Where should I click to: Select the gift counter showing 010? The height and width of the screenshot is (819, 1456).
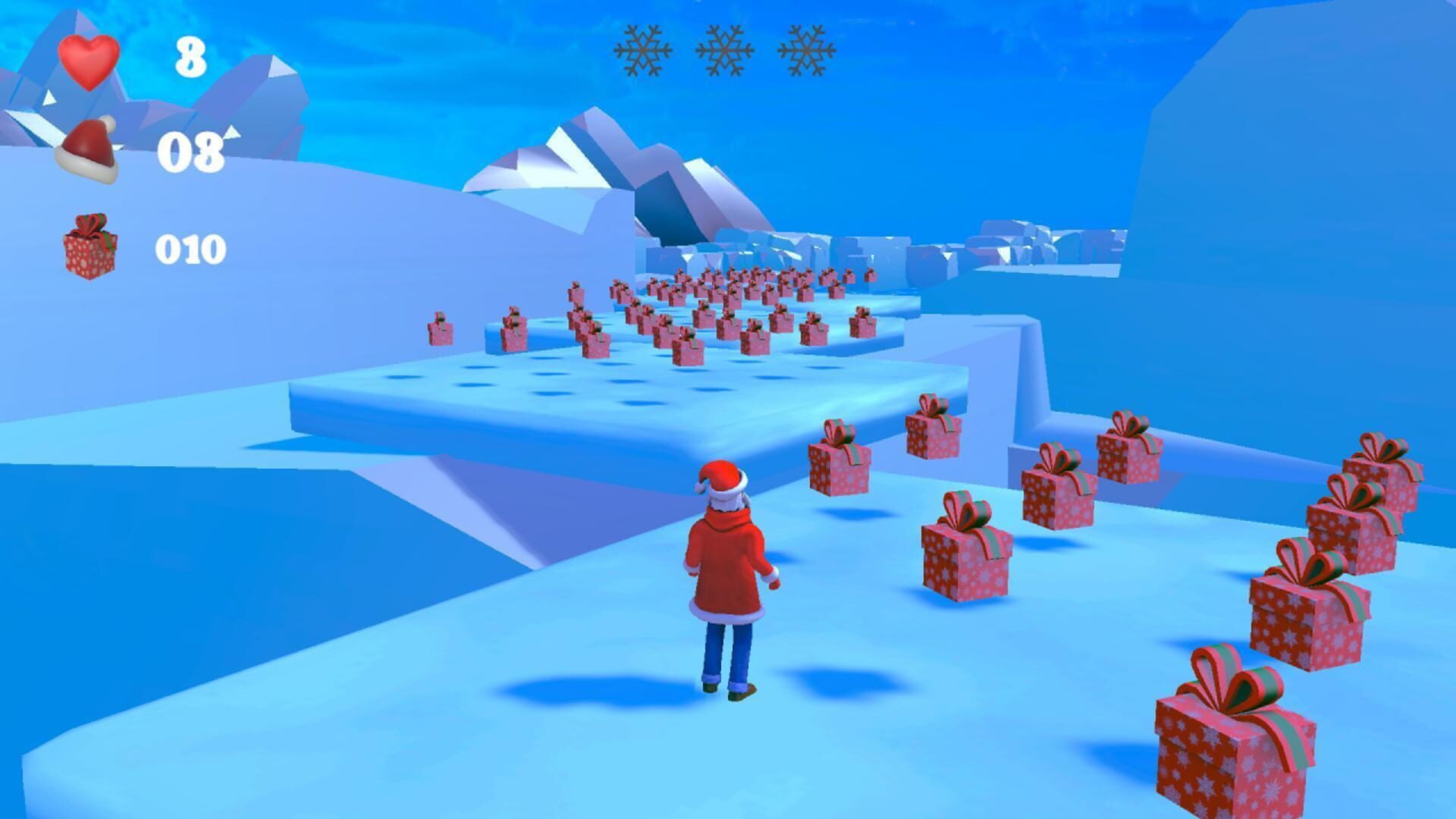click(192, 246)
